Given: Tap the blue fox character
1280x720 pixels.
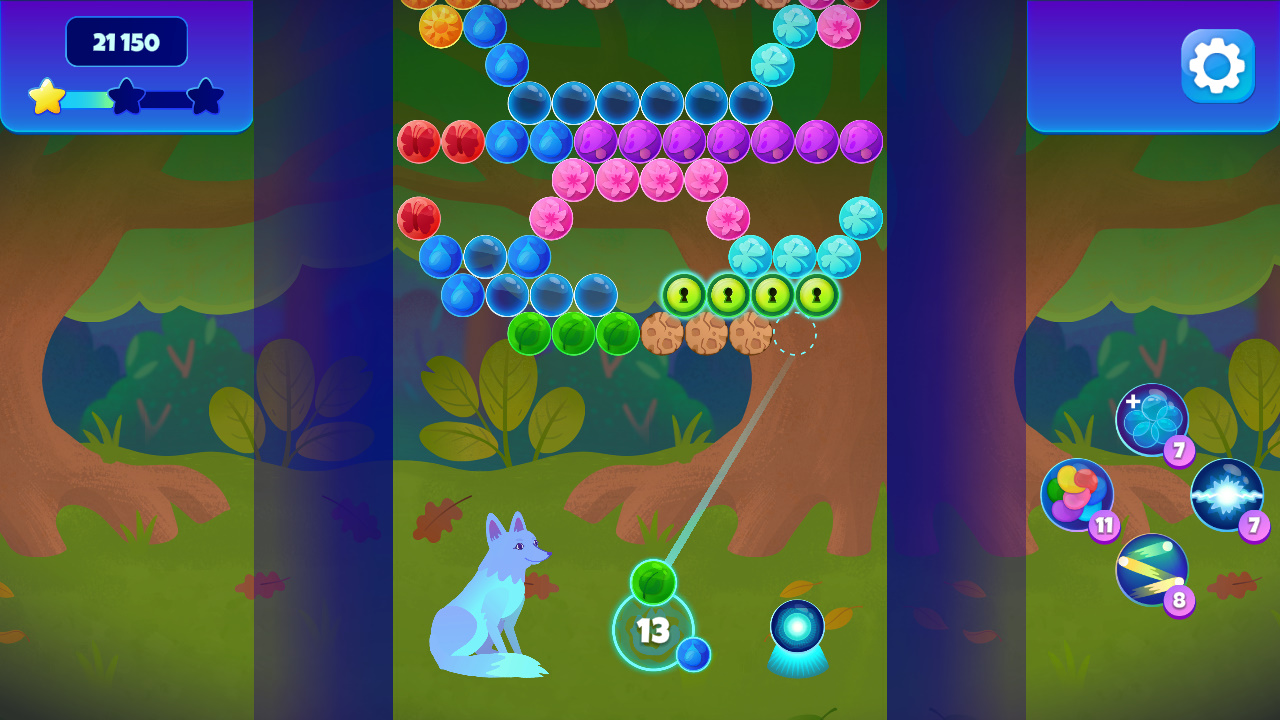Looking at the screenshot, I should tap(490, 600).
